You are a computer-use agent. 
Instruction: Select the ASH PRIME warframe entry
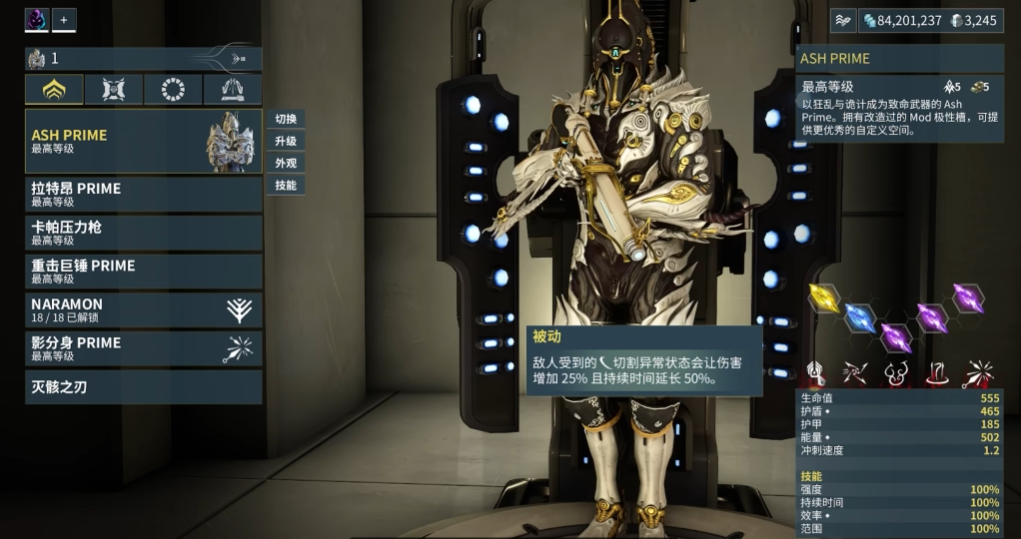(143, 141)
